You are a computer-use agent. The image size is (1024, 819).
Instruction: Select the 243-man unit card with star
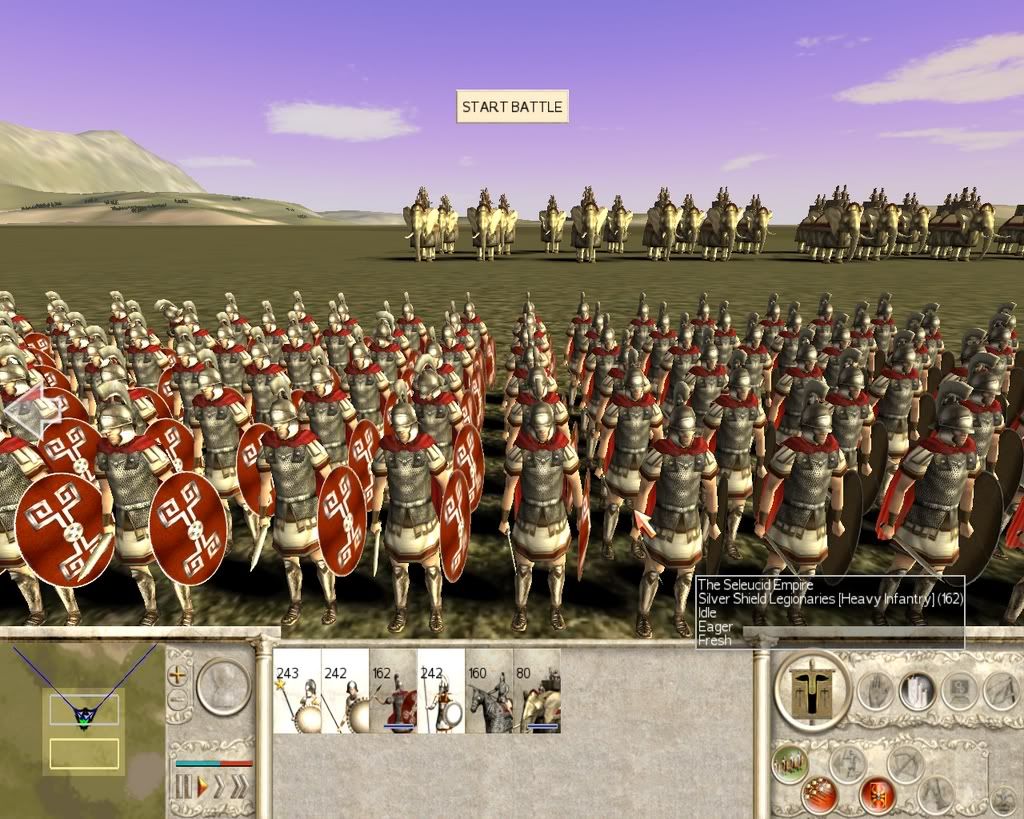pyautogui.click(x=297, y=691)
